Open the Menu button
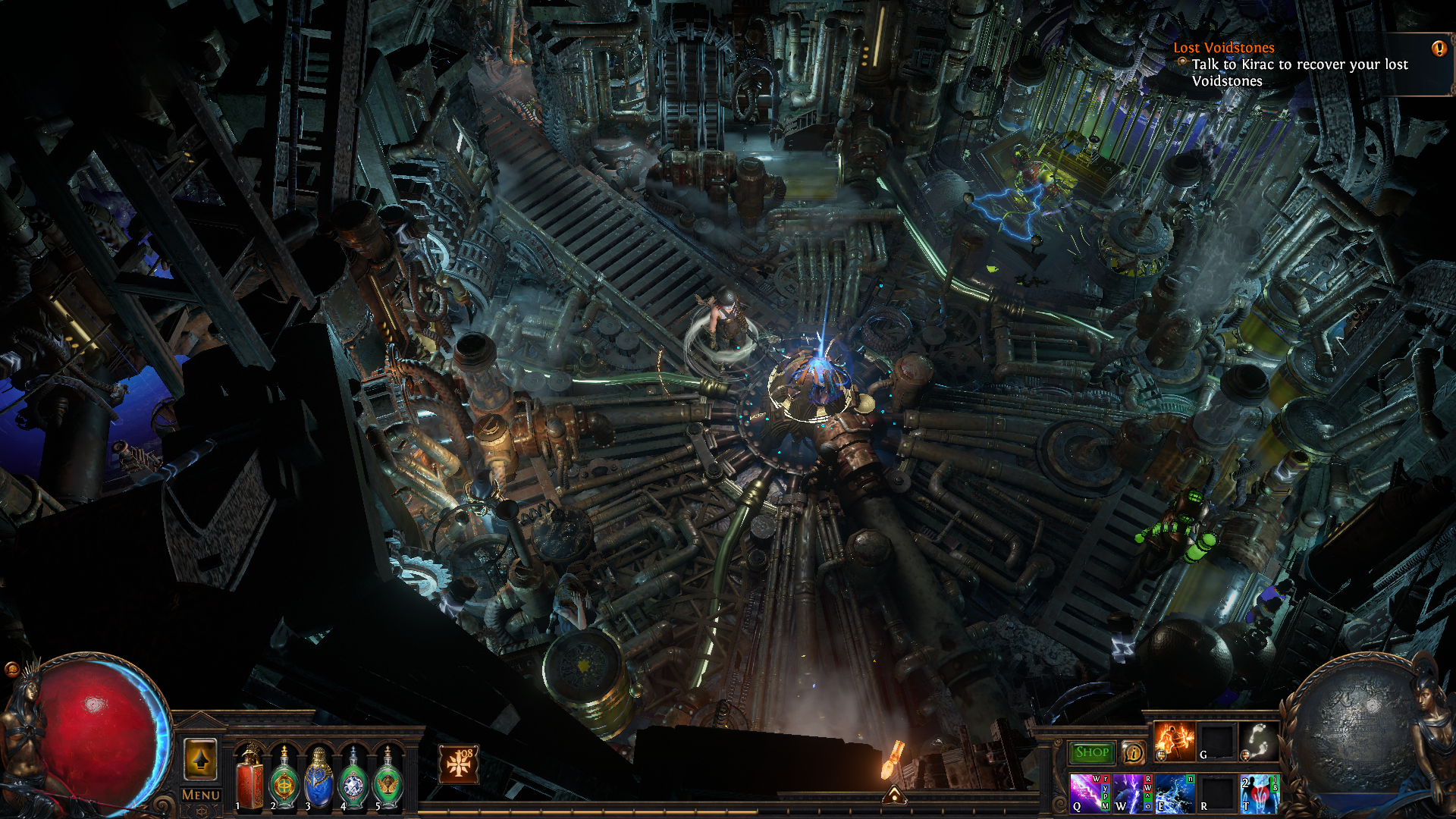 pos(201,795)
